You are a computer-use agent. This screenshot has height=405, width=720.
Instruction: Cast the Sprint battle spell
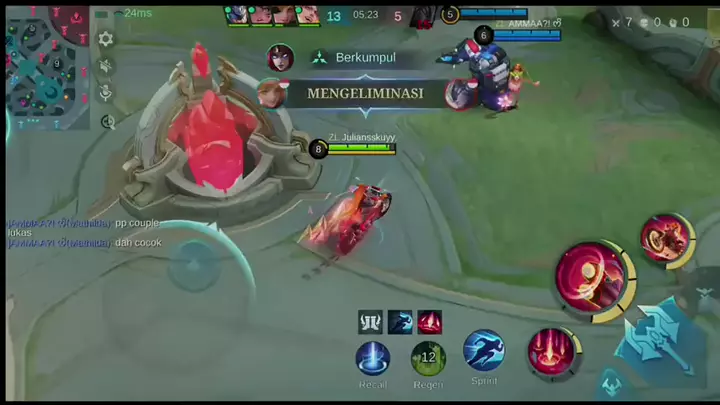click(484, 351)
